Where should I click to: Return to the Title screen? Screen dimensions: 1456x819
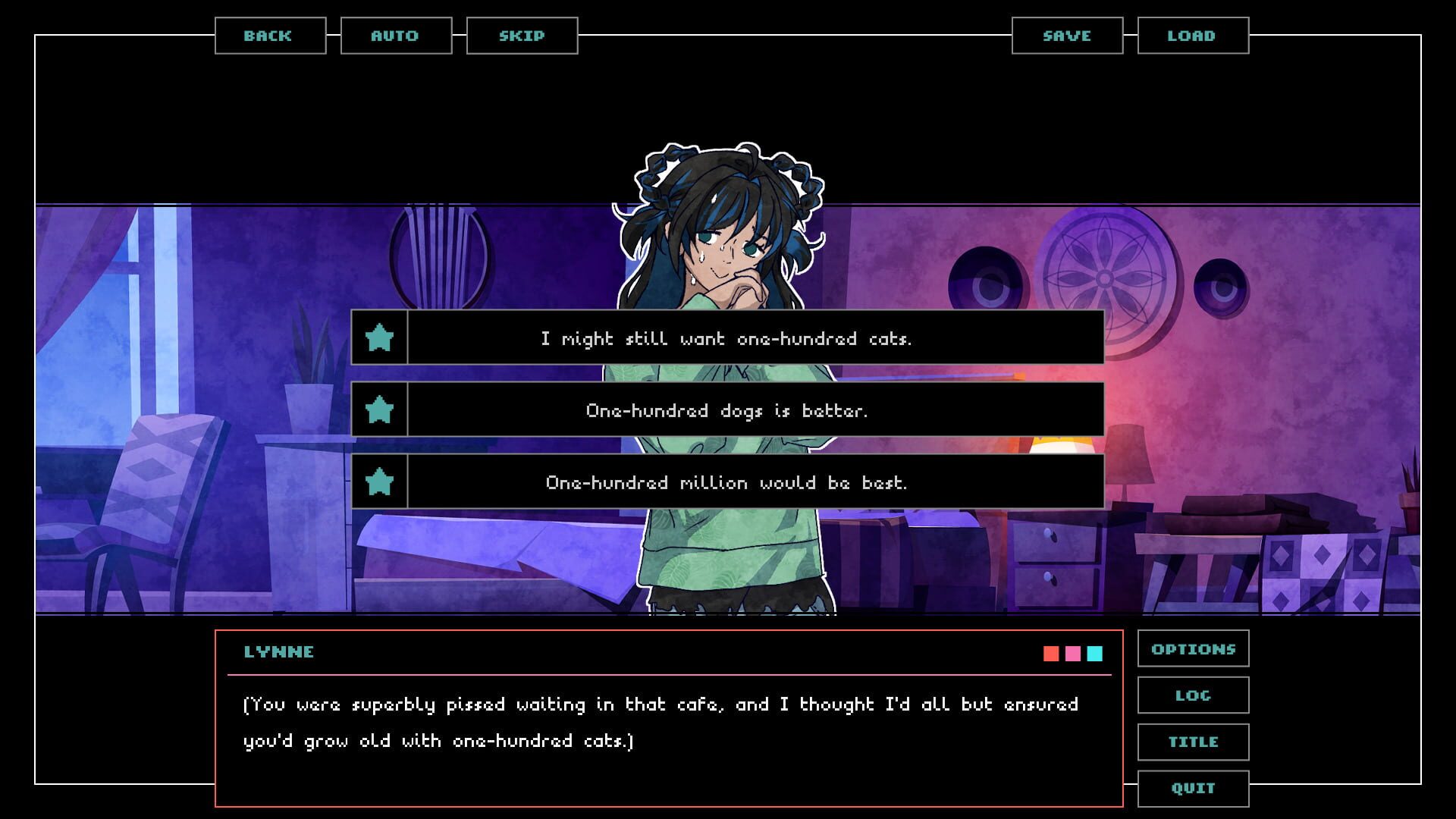point(1193,742)
